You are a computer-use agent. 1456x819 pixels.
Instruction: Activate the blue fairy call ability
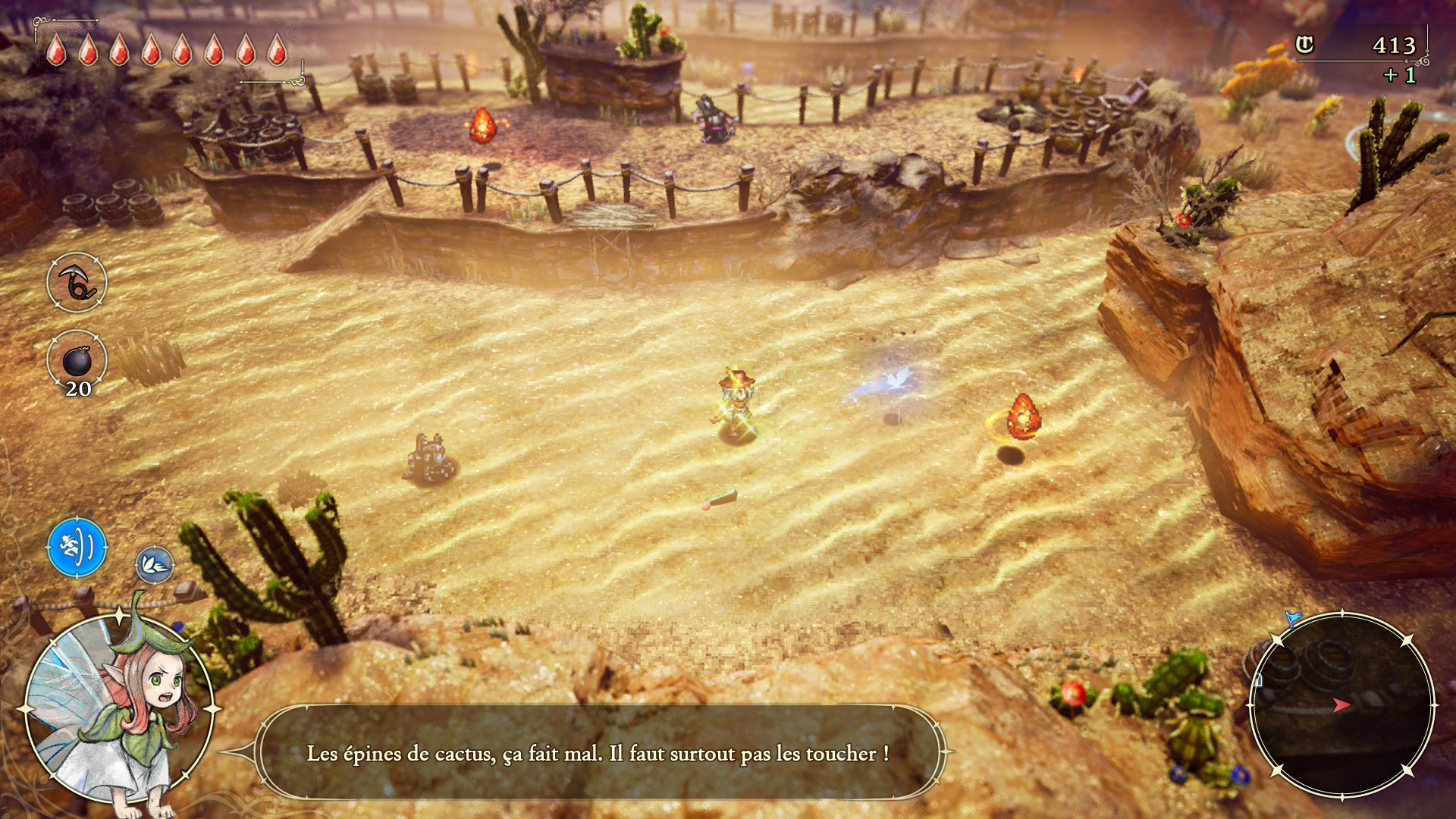click(x=77, y=547)
